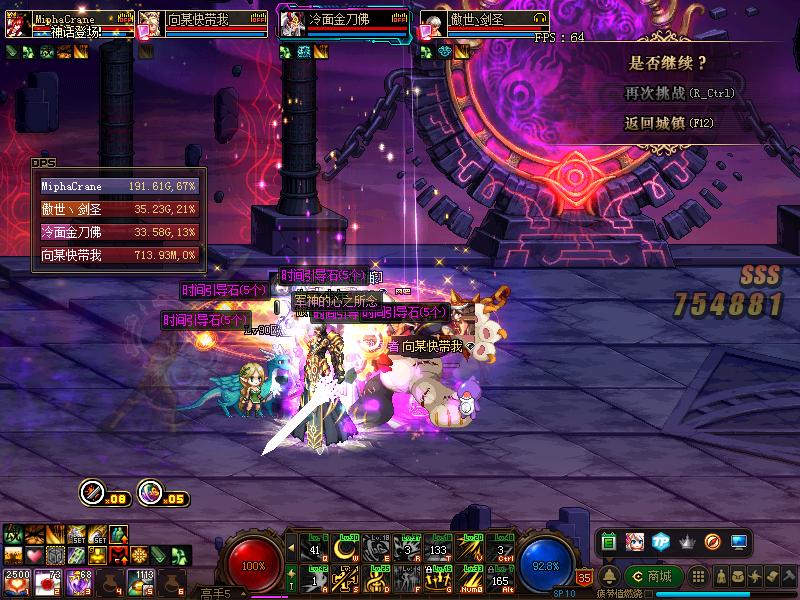The height and width of the screenshot is (600, 800).
Task: Select party member 傲世丶剑圣's frame
Action: [x=483, y=23]
